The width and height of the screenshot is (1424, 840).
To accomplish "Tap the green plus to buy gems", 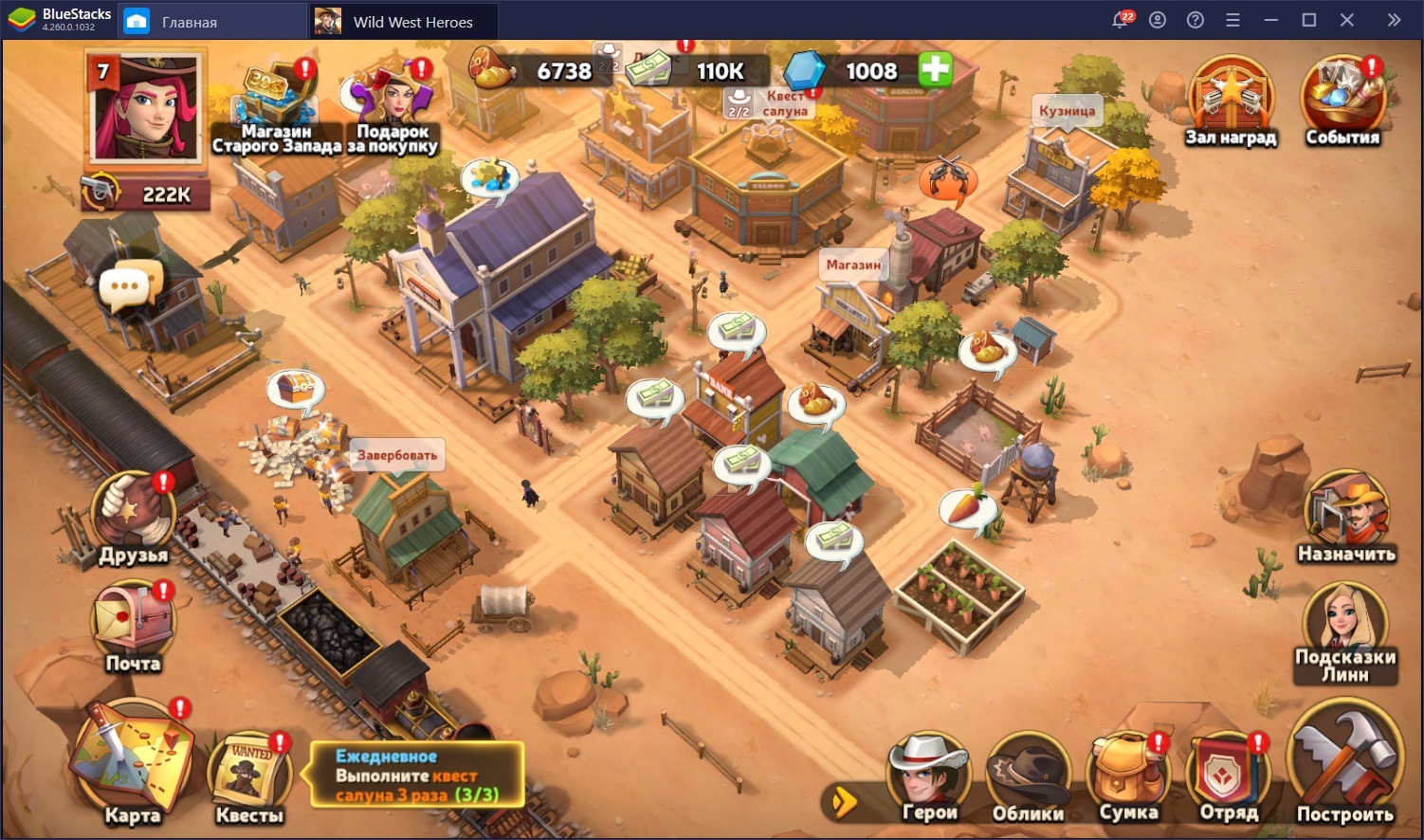I will (935, 70).
